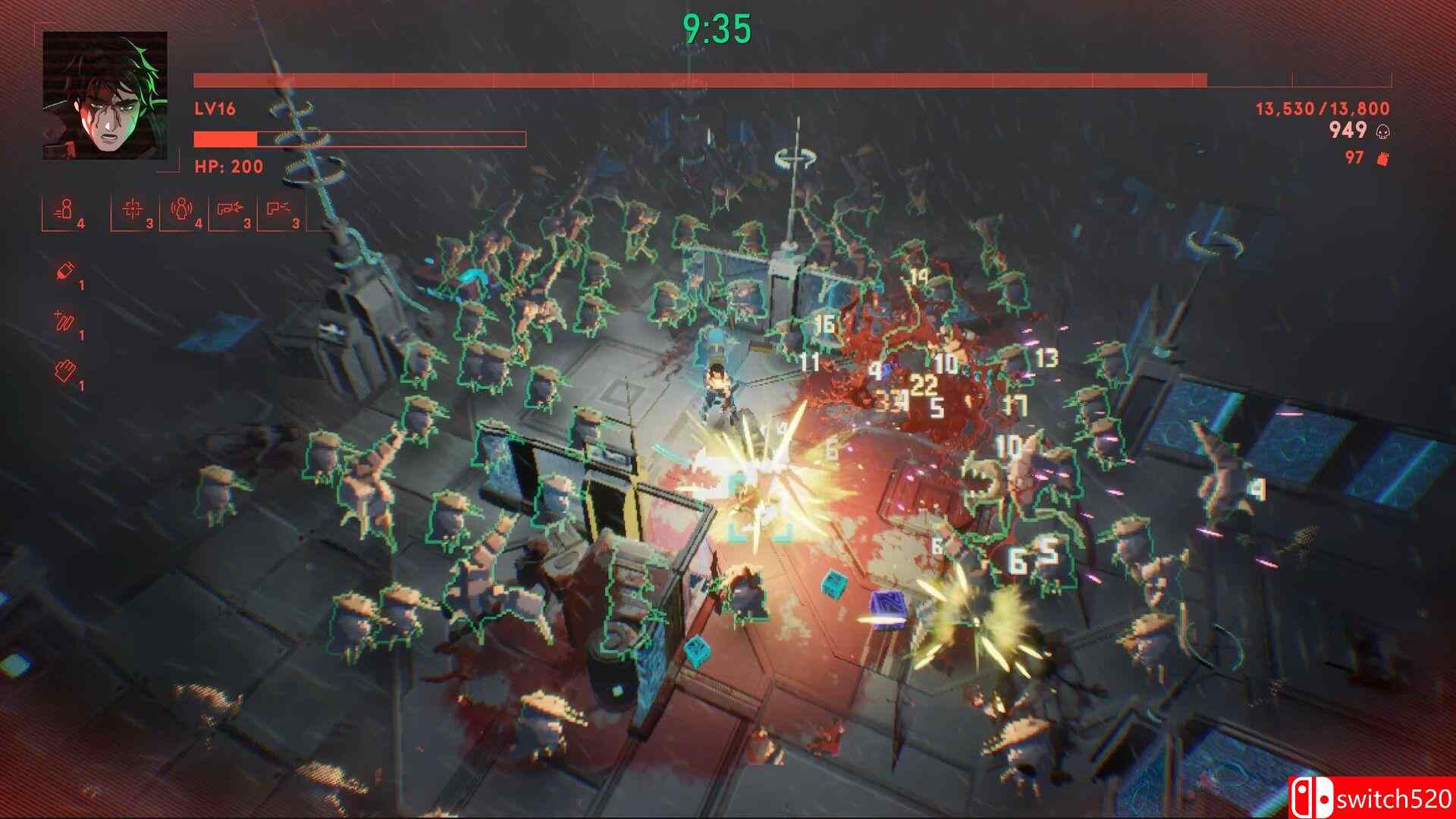Click the skull icon beside the 949 counter

(x=1385, y=130)
